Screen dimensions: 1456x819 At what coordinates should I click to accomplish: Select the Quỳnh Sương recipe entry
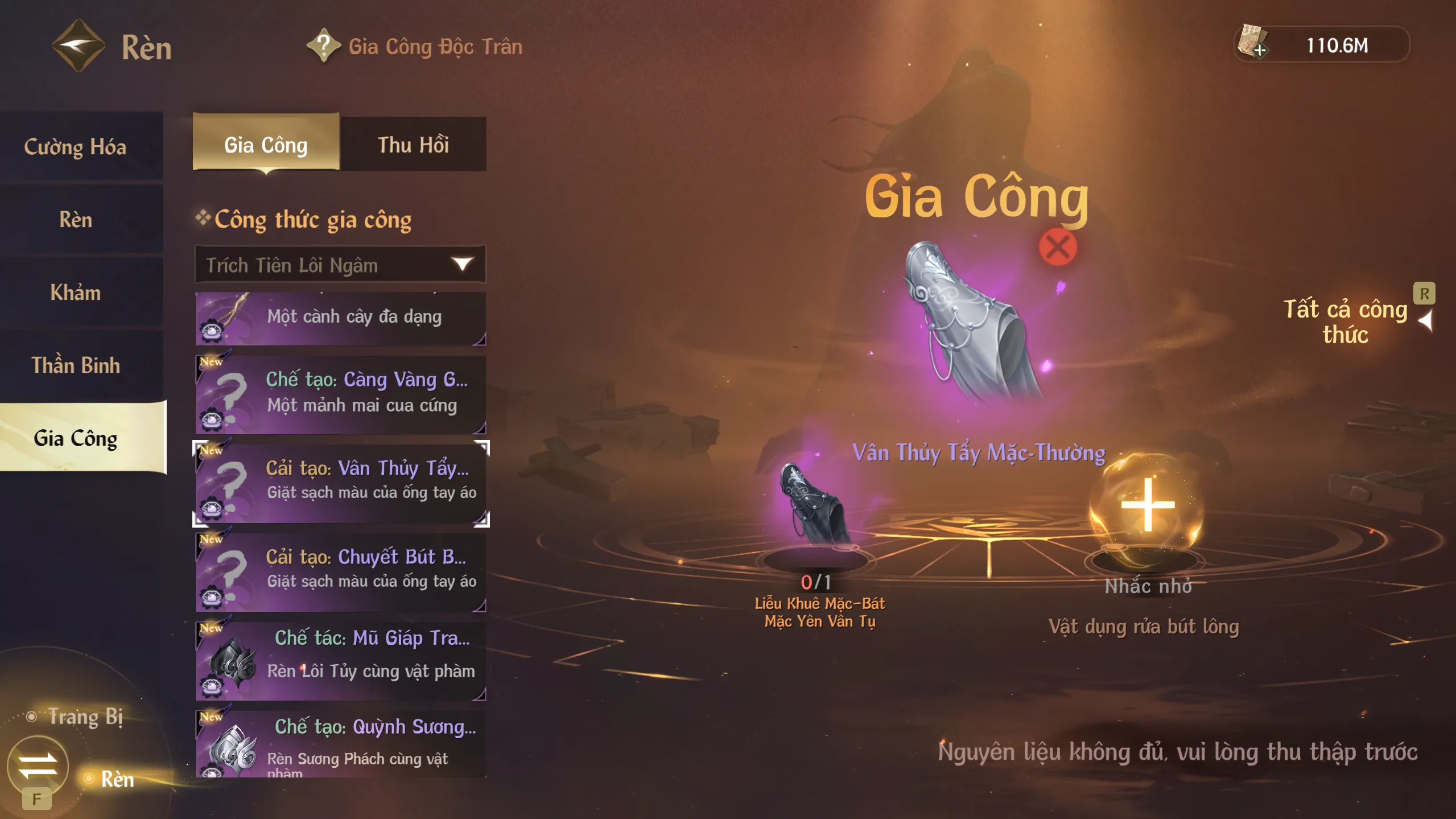(340, 743)
